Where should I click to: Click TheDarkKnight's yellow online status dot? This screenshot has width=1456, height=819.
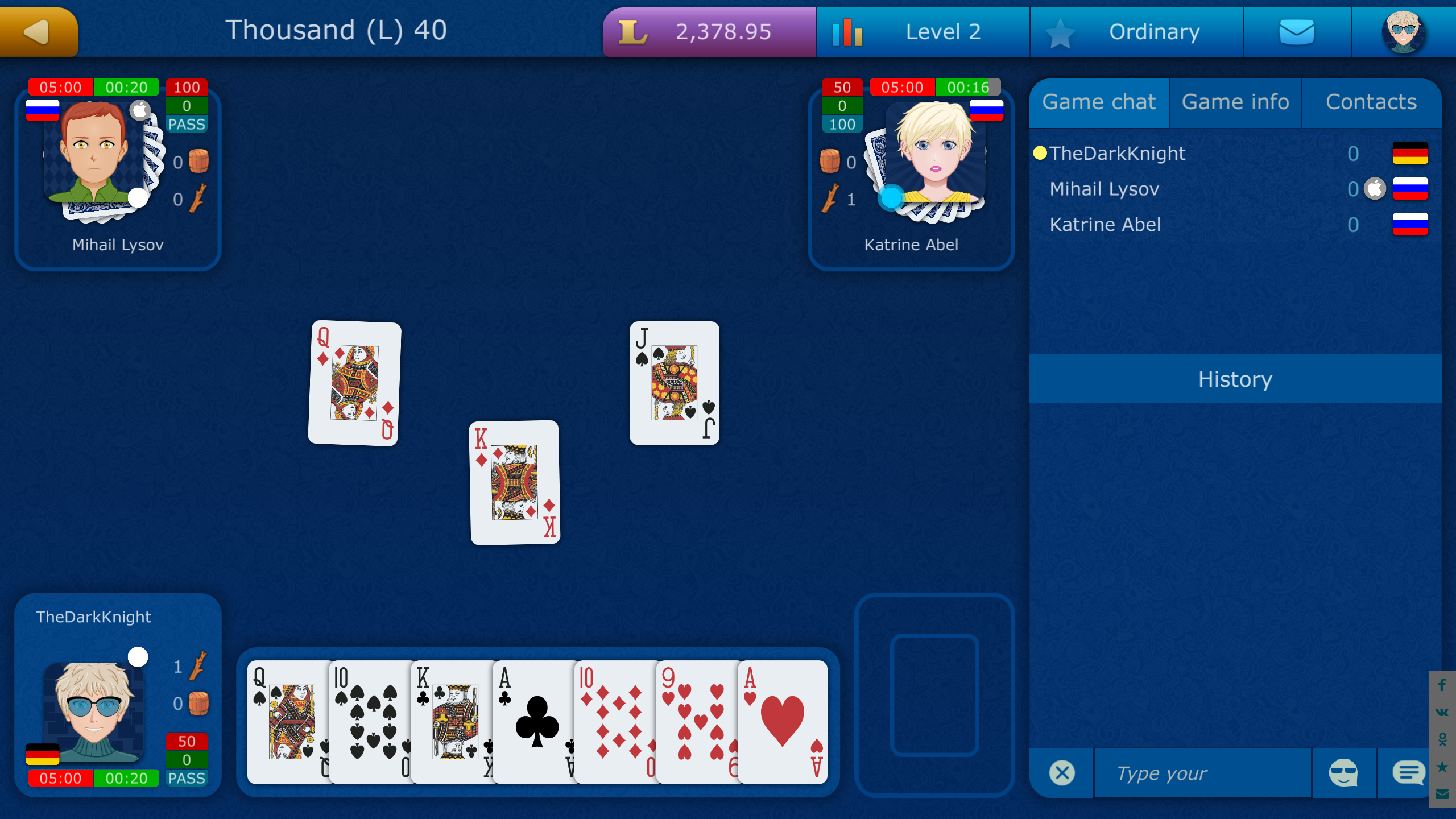[x=1040, y=152]
